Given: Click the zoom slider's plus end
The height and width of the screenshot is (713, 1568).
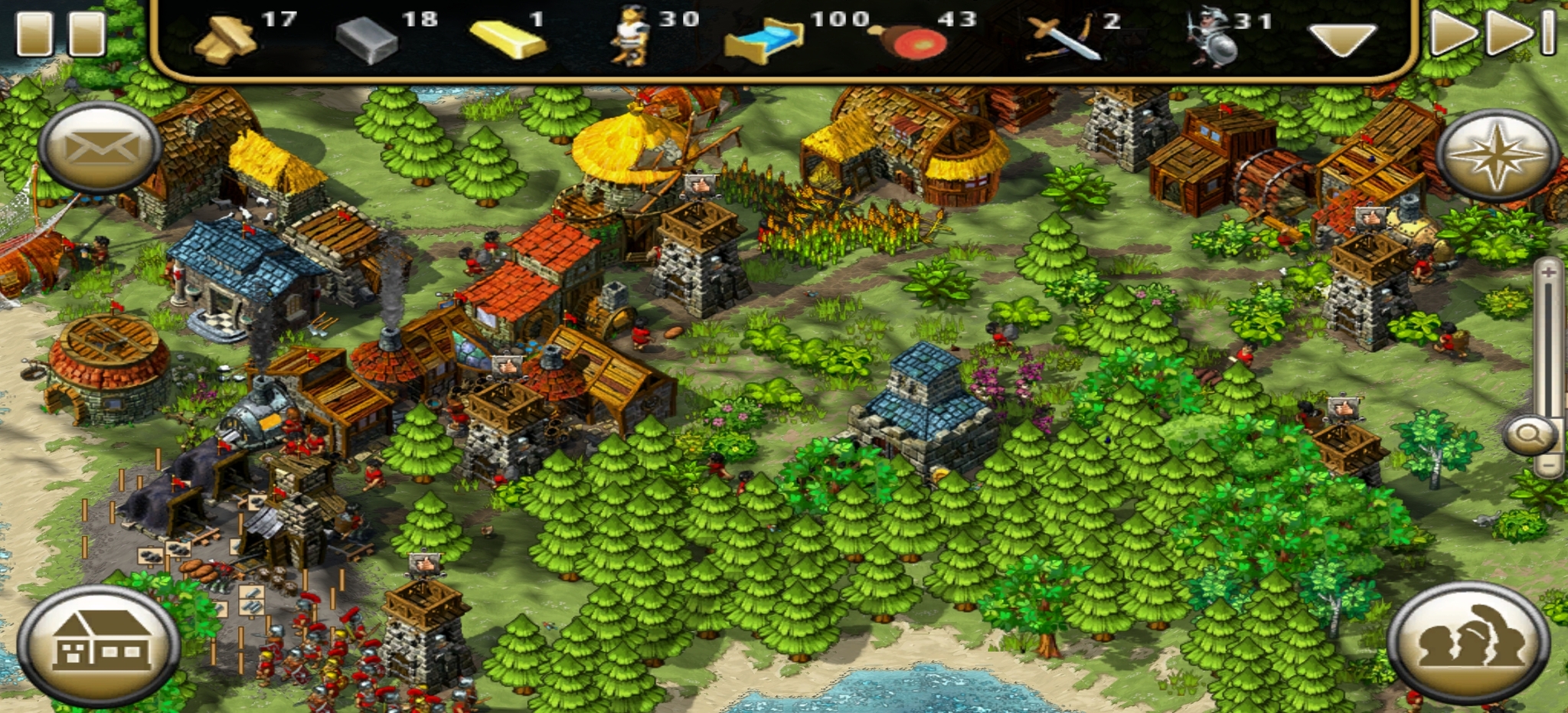Looking at the screenshot, I should pos(1548,272).
